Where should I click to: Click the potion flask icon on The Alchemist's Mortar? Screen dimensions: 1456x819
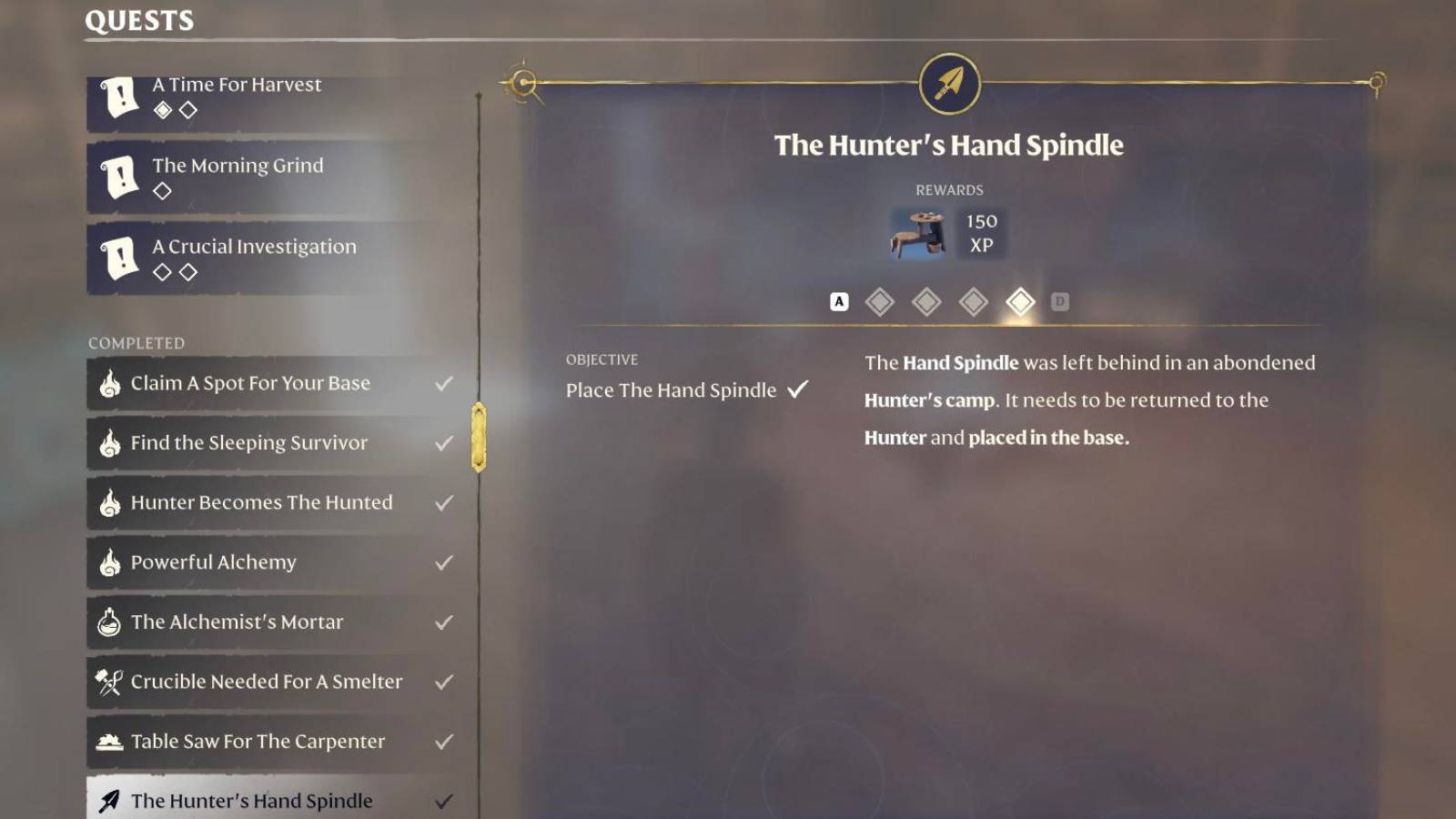[109, 622]
